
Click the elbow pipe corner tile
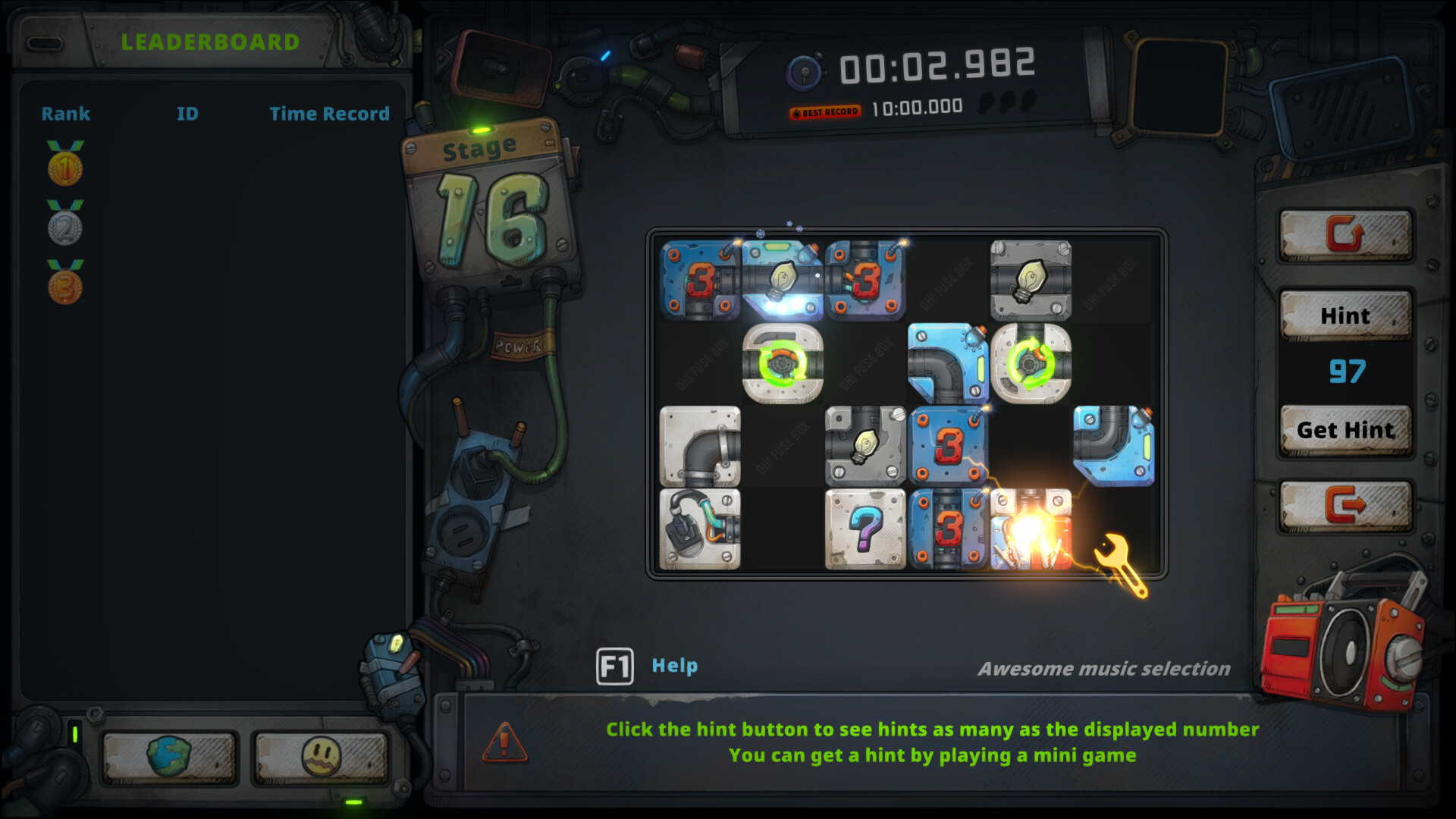coord(701,445)
